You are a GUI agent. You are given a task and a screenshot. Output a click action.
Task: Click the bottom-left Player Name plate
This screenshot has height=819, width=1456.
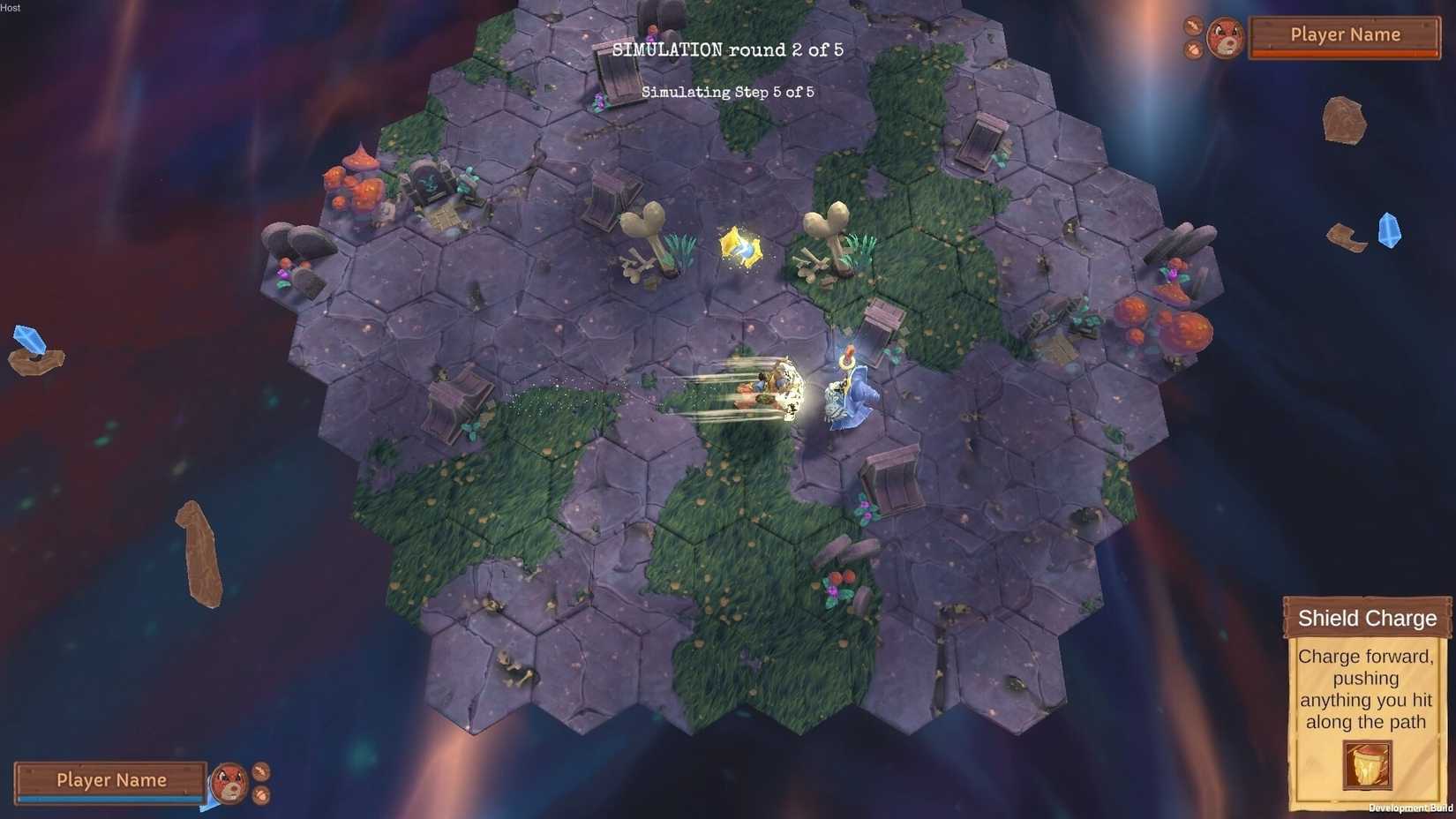(112, 780)
